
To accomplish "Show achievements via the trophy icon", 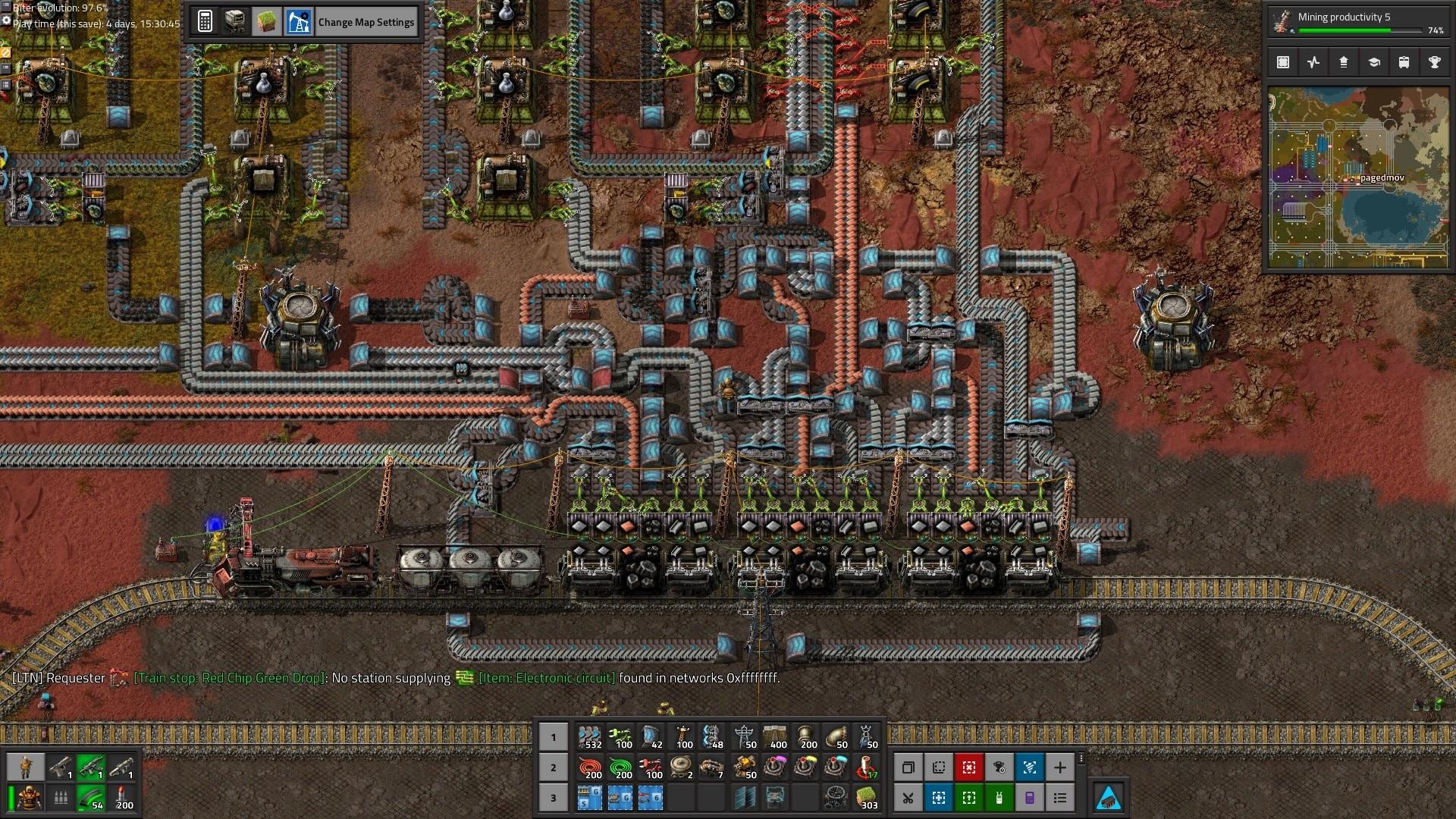I will 1434,62.
